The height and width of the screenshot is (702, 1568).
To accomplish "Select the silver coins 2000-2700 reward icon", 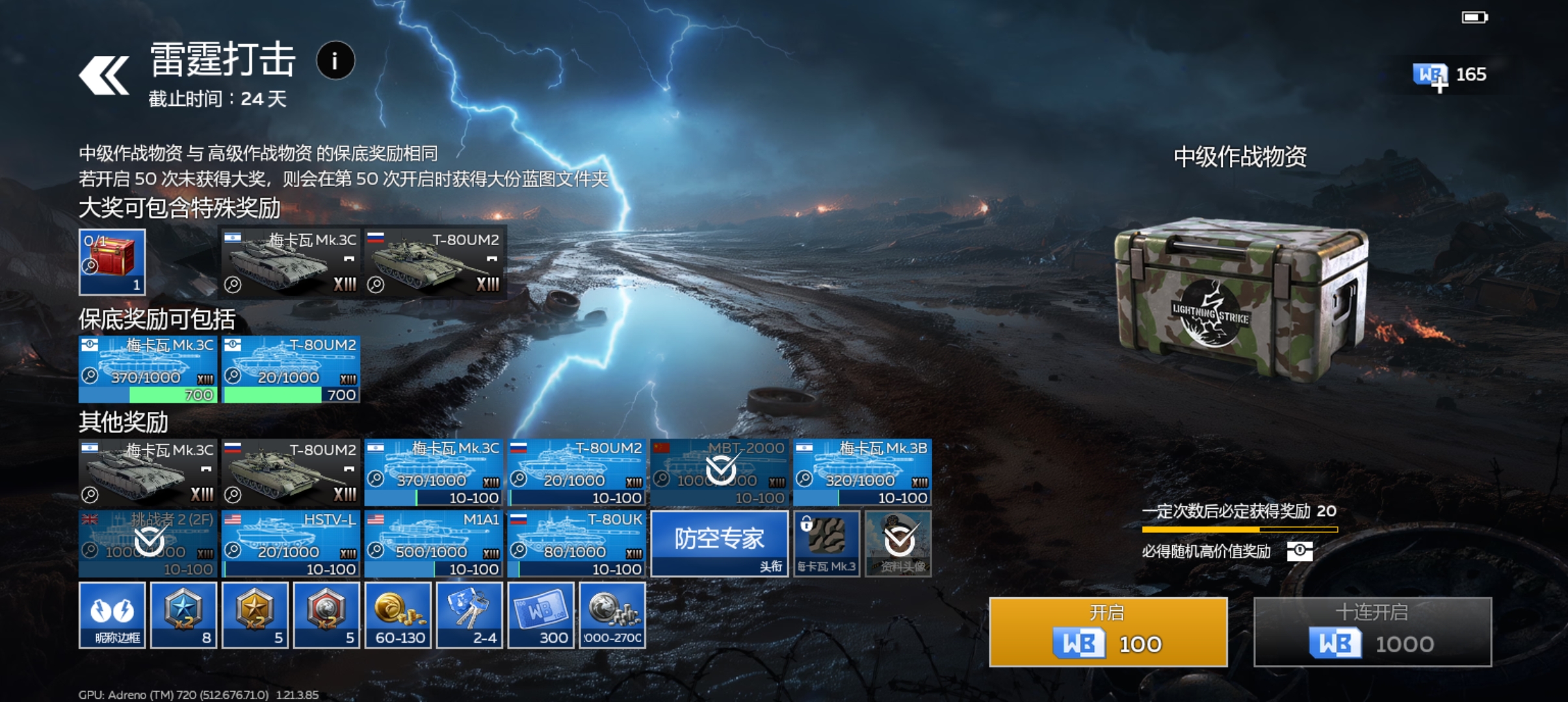I will click(x=612, y=614).
